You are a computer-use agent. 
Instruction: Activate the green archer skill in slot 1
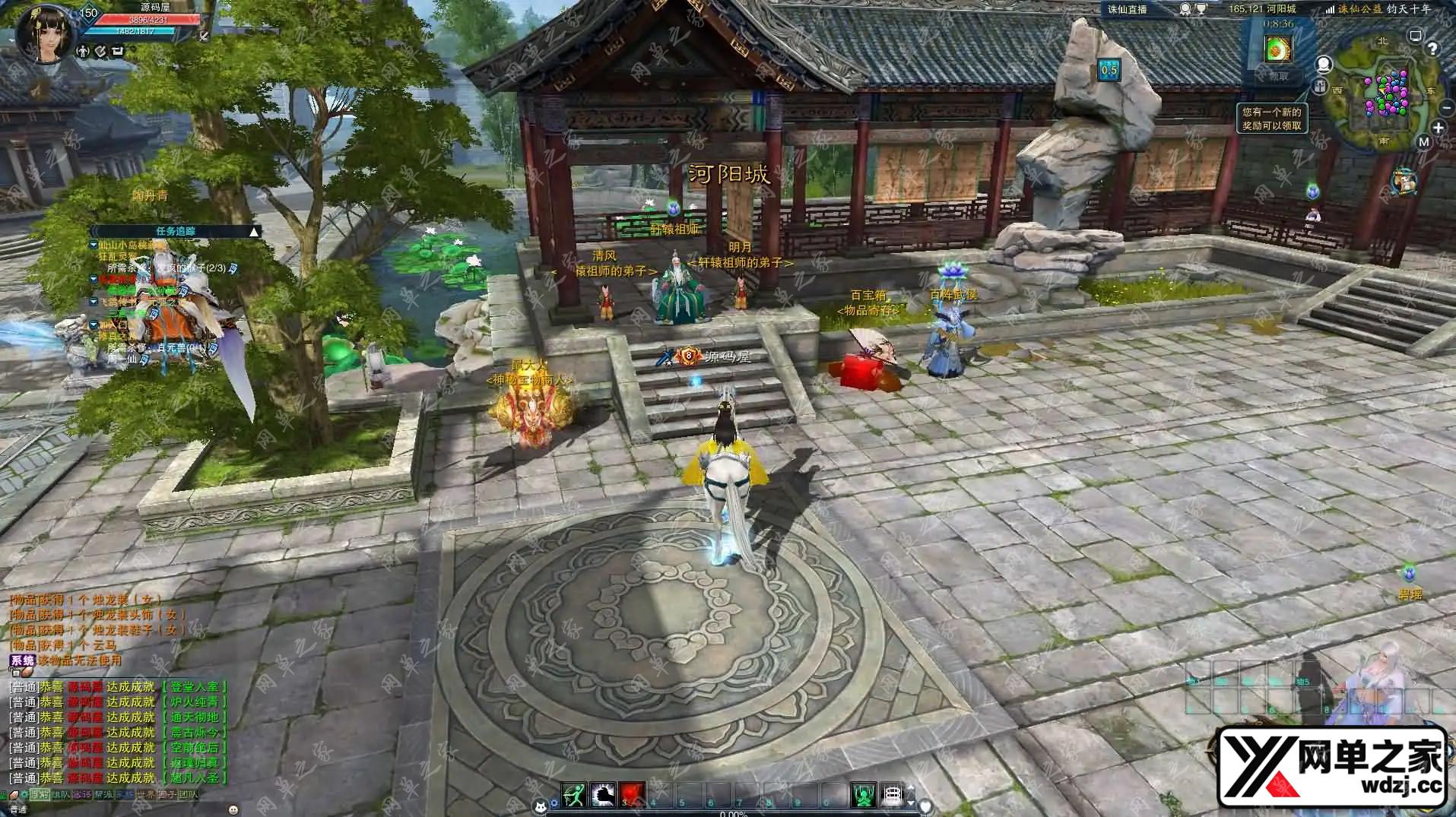coord(574,795)
